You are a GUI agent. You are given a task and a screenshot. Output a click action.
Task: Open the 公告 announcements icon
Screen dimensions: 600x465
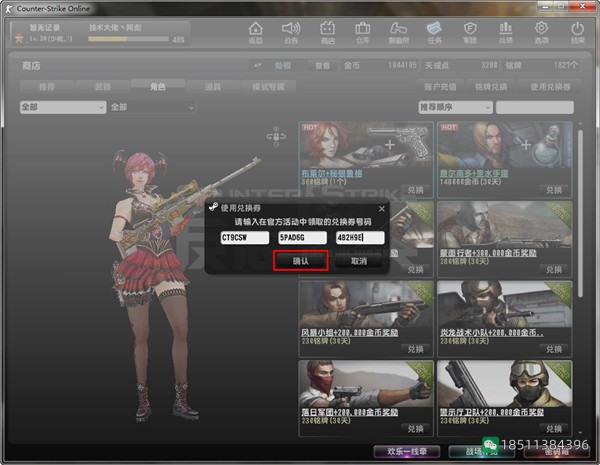[290, 32]
